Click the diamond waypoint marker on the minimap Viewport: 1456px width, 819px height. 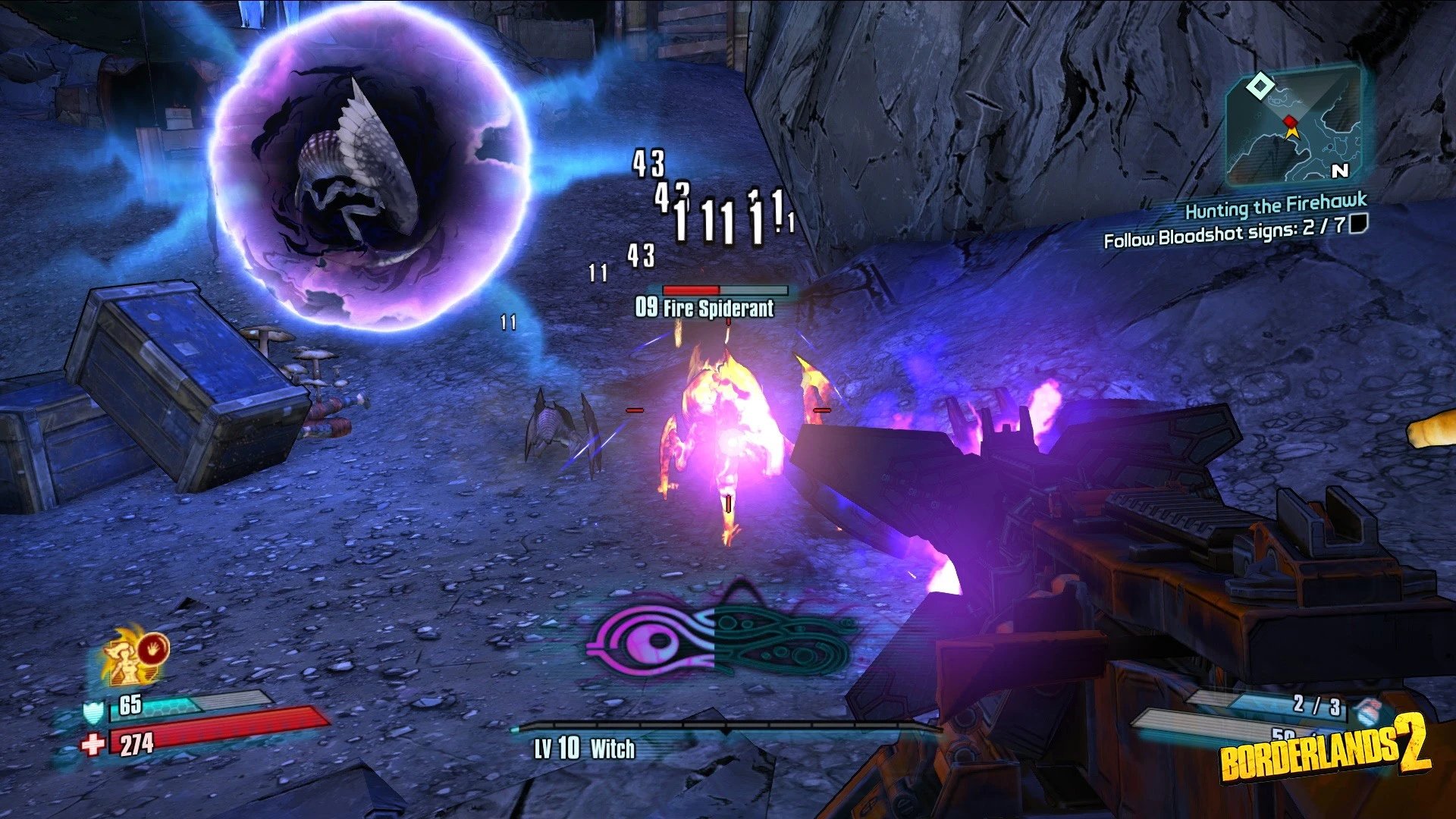click(1260, 86)
